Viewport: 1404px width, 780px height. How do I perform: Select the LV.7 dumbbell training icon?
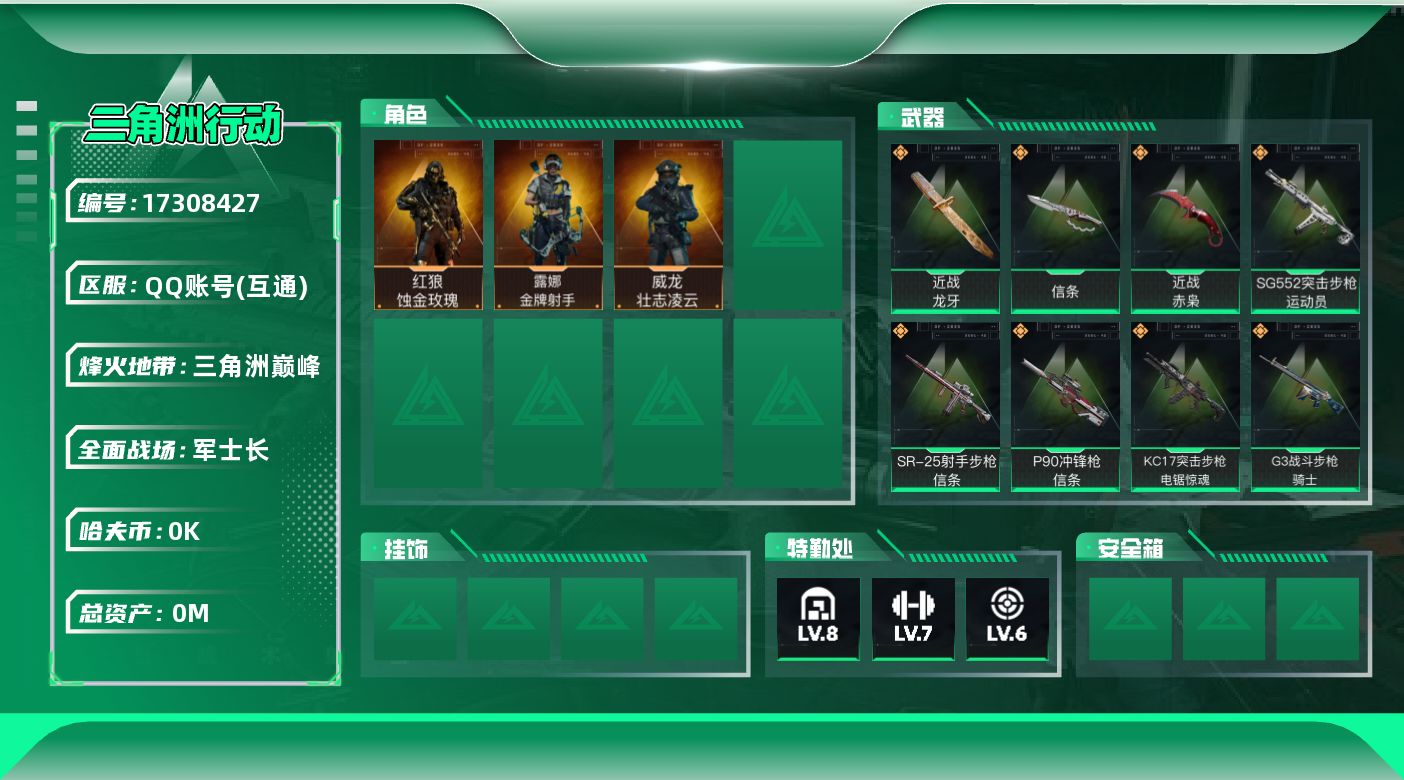coord(912,617)
